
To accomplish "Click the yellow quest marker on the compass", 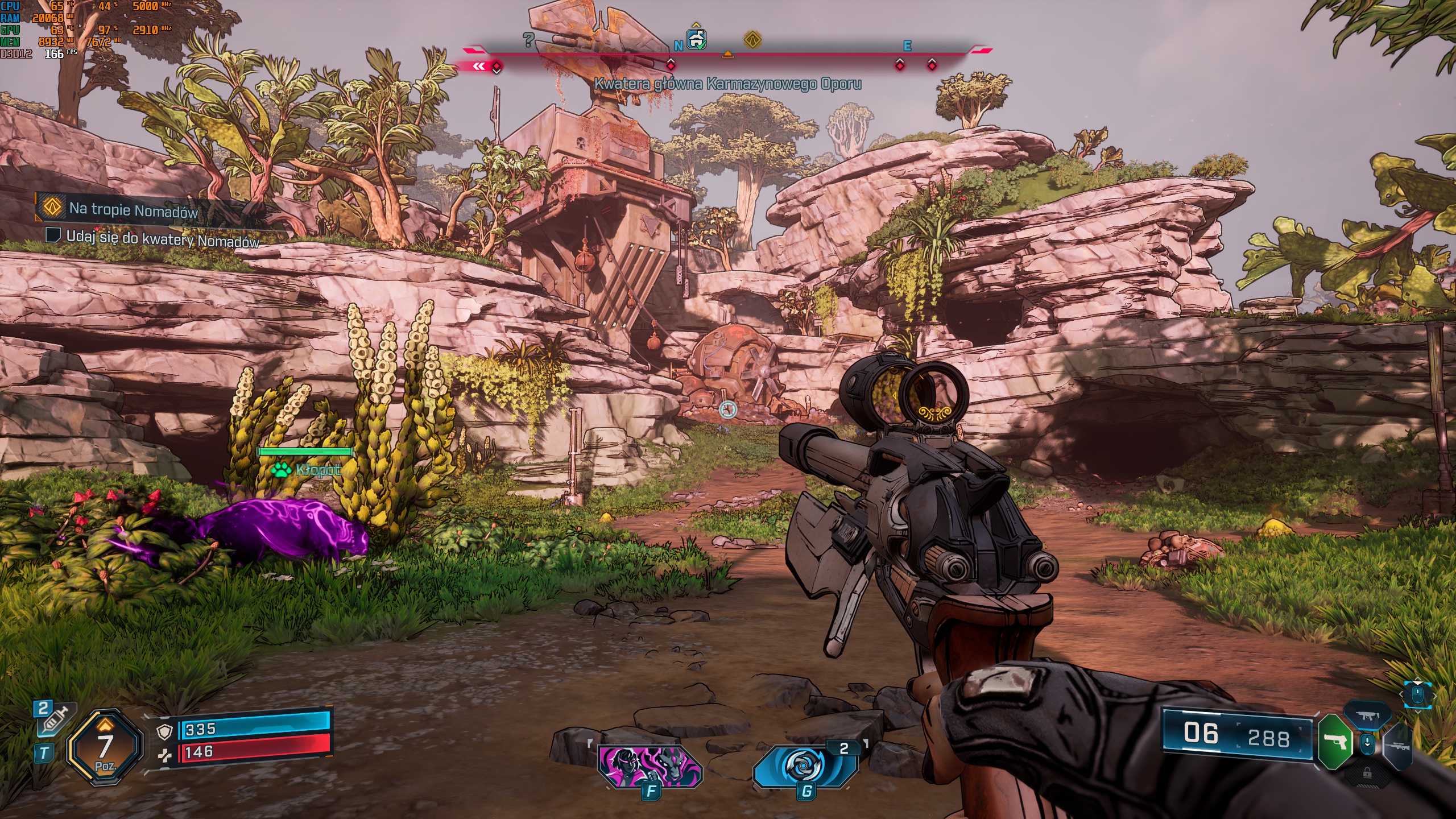I will (752, 40).
